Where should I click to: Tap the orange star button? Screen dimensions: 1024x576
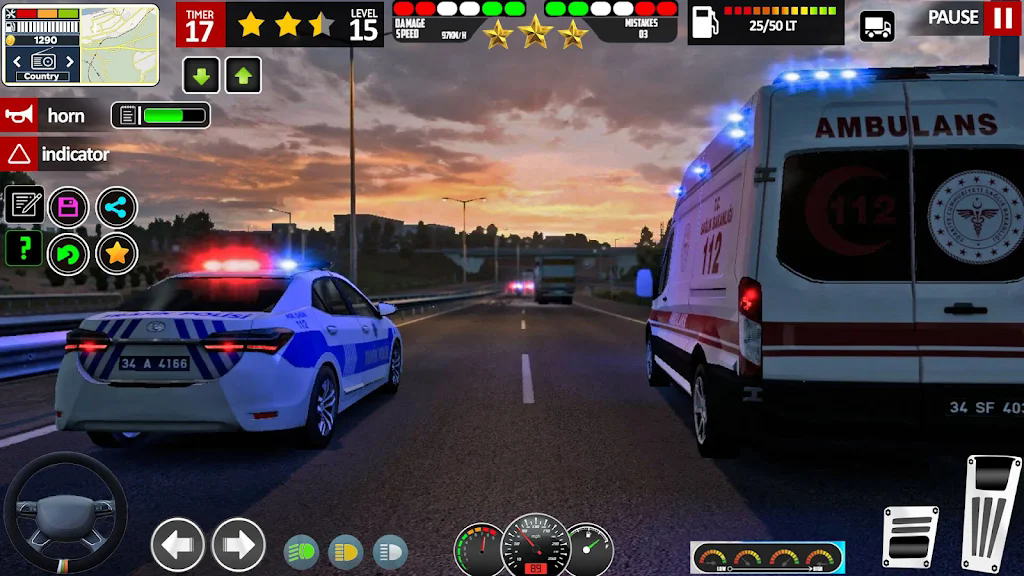(117, 253)
